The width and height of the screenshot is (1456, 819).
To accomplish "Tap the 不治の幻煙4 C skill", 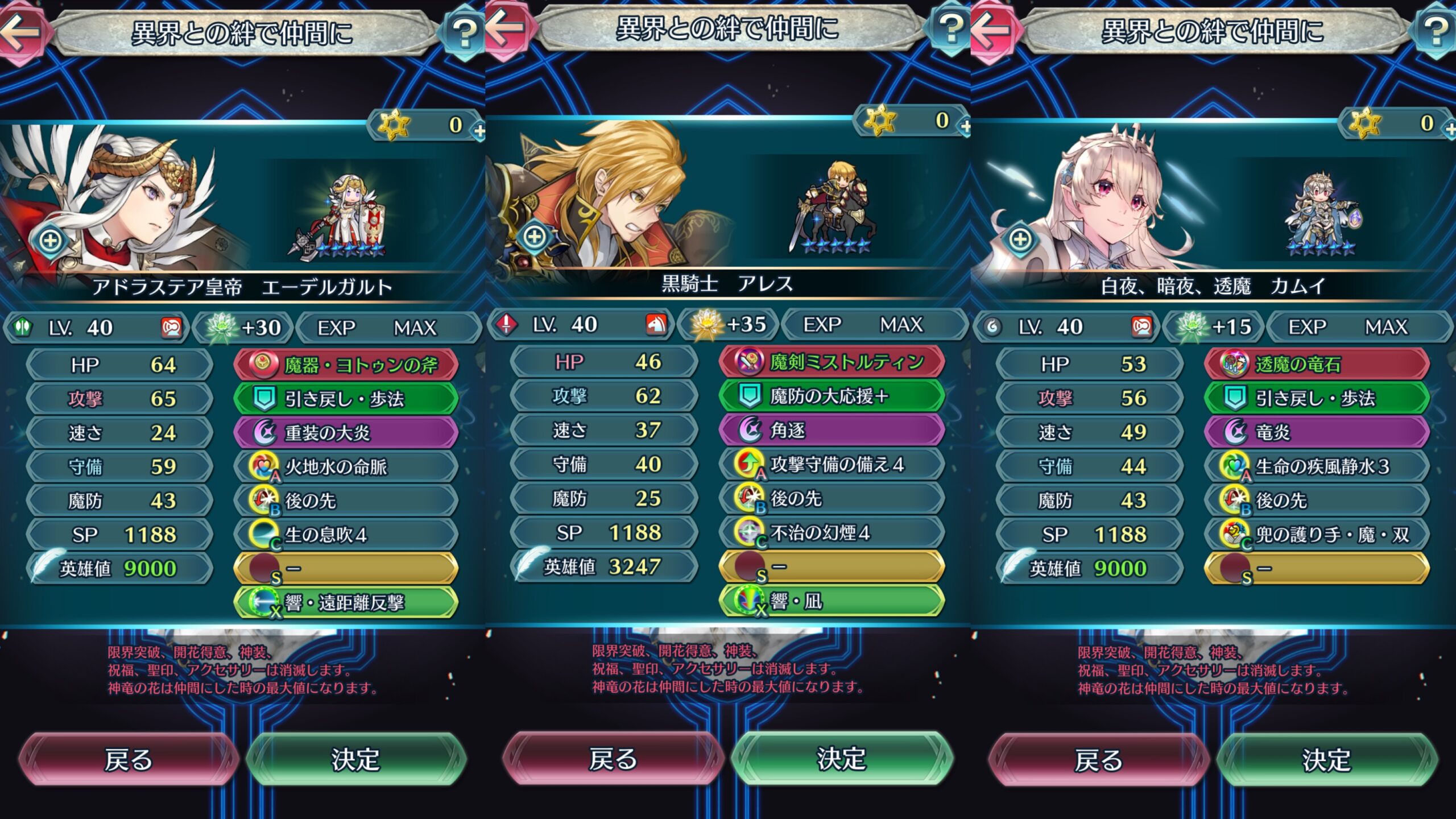I will (832, 532).
